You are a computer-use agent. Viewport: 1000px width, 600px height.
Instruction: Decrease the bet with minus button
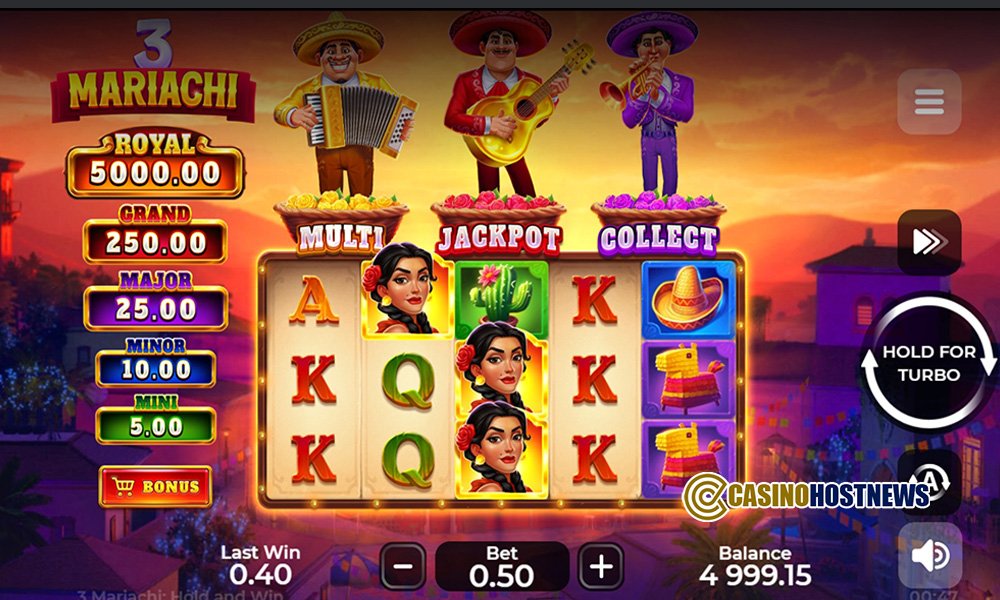(403, 566)
